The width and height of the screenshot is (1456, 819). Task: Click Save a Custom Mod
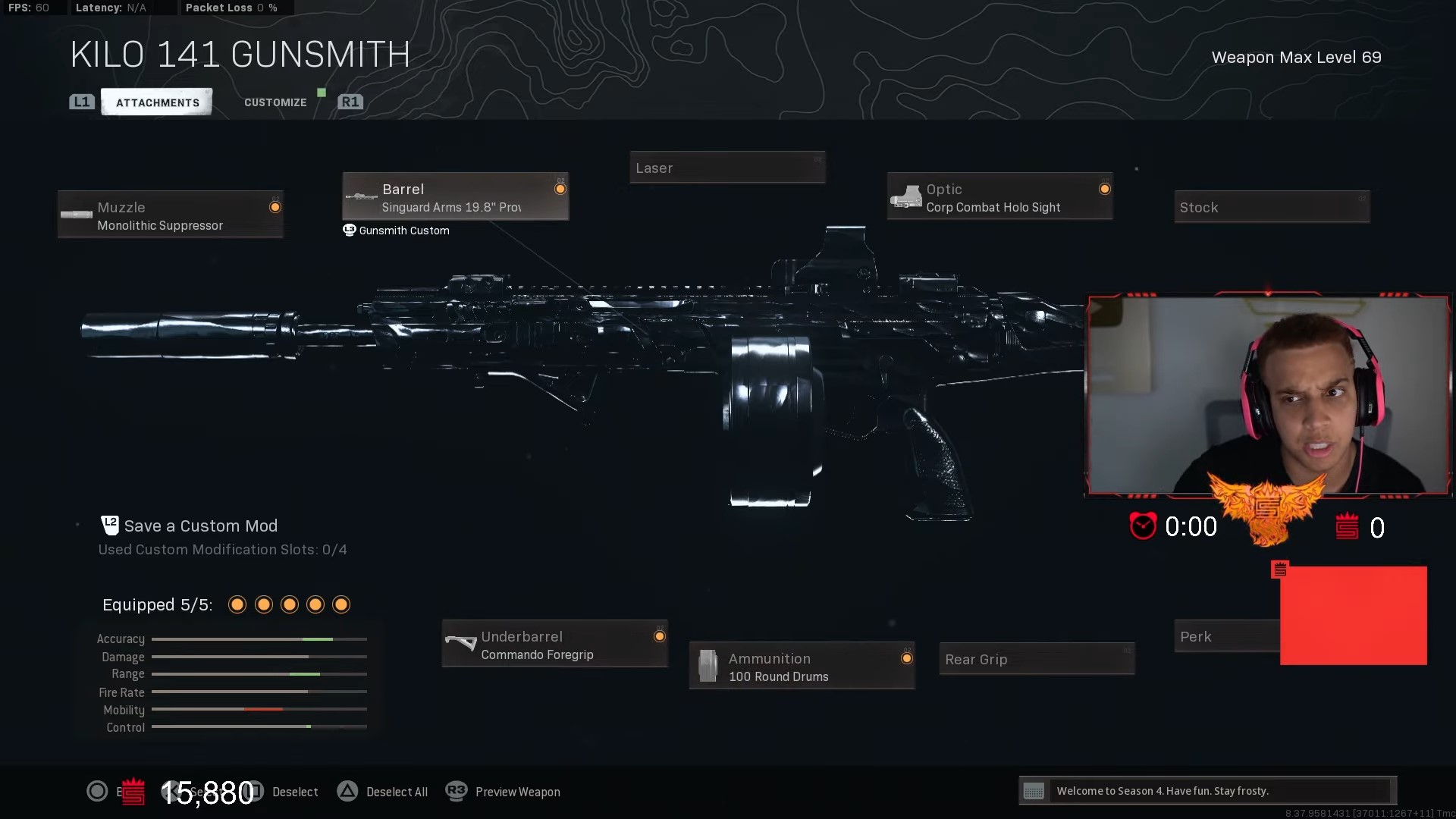tap(200, 526)
